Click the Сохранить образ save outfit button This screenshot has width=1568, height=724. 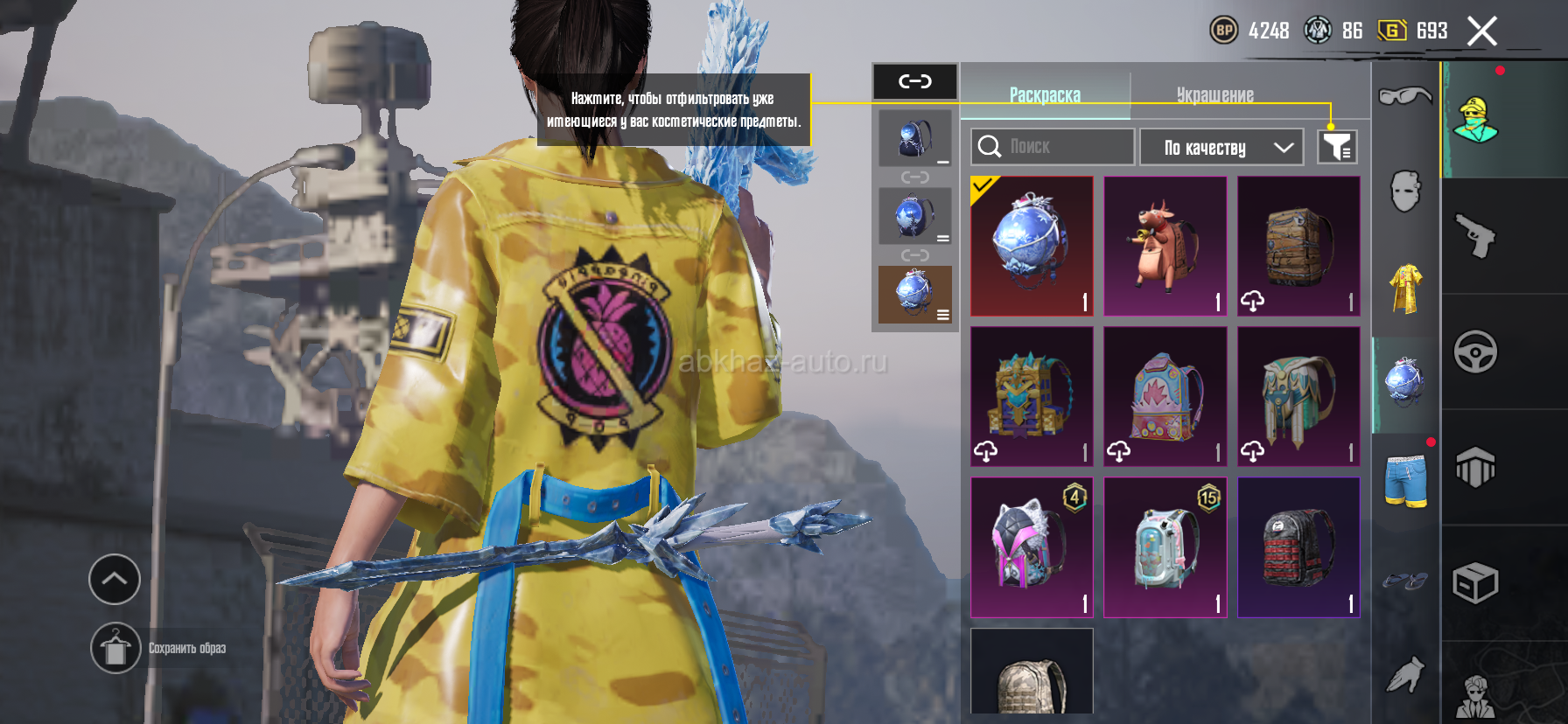[115, 648]
